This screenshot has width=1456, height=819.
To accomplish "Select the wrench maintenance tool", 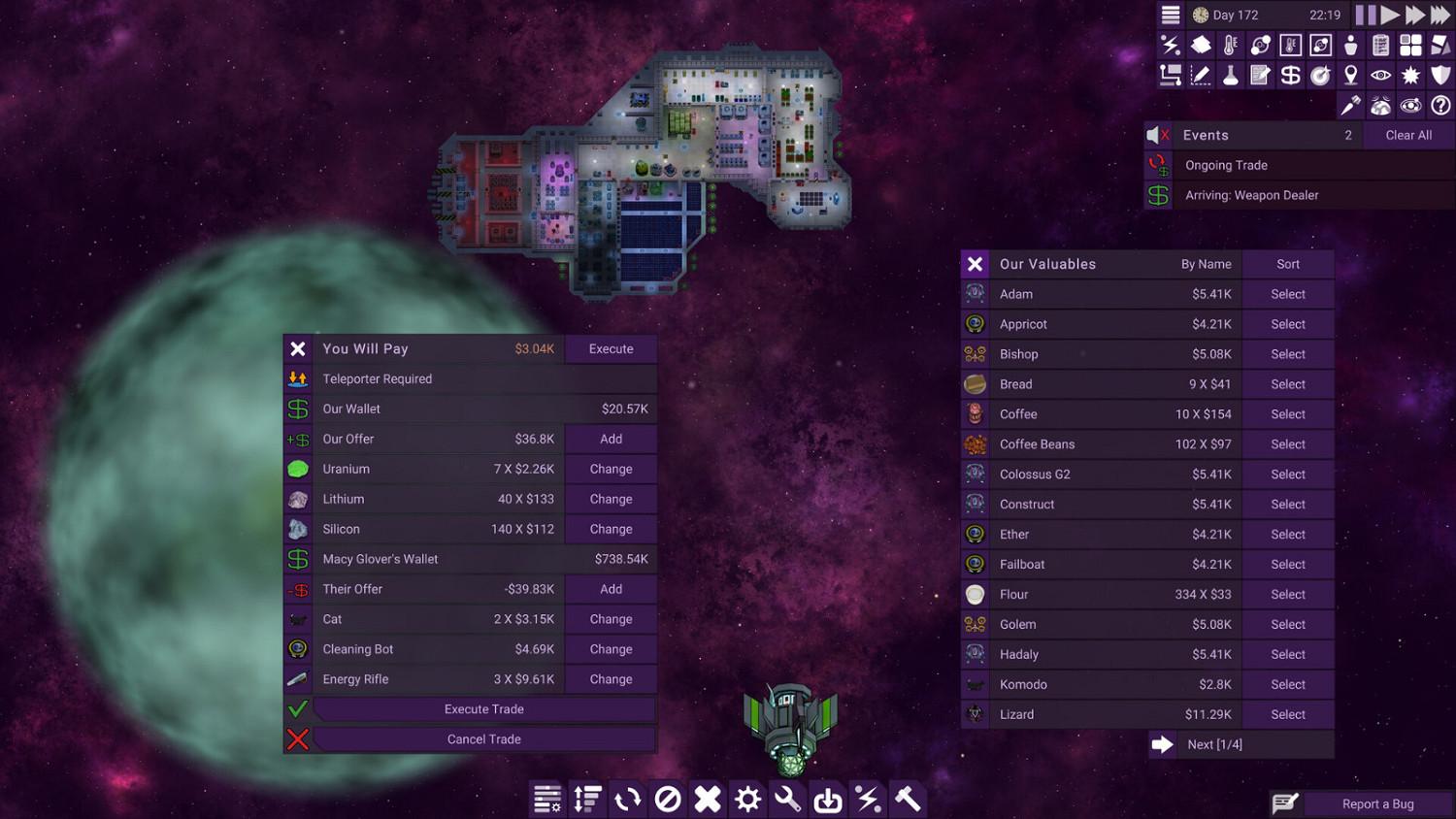I will pos(786,799).
